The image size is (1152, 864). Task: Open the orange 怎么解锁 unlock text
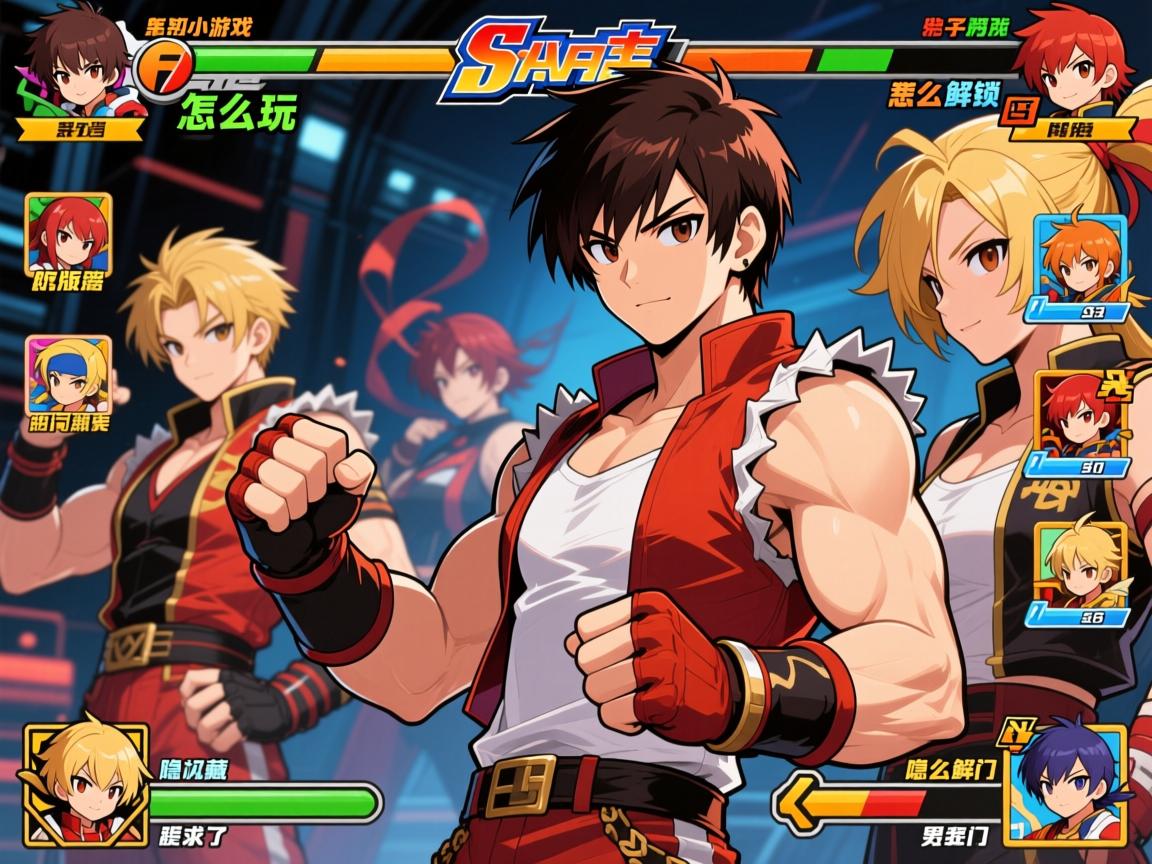943,95
